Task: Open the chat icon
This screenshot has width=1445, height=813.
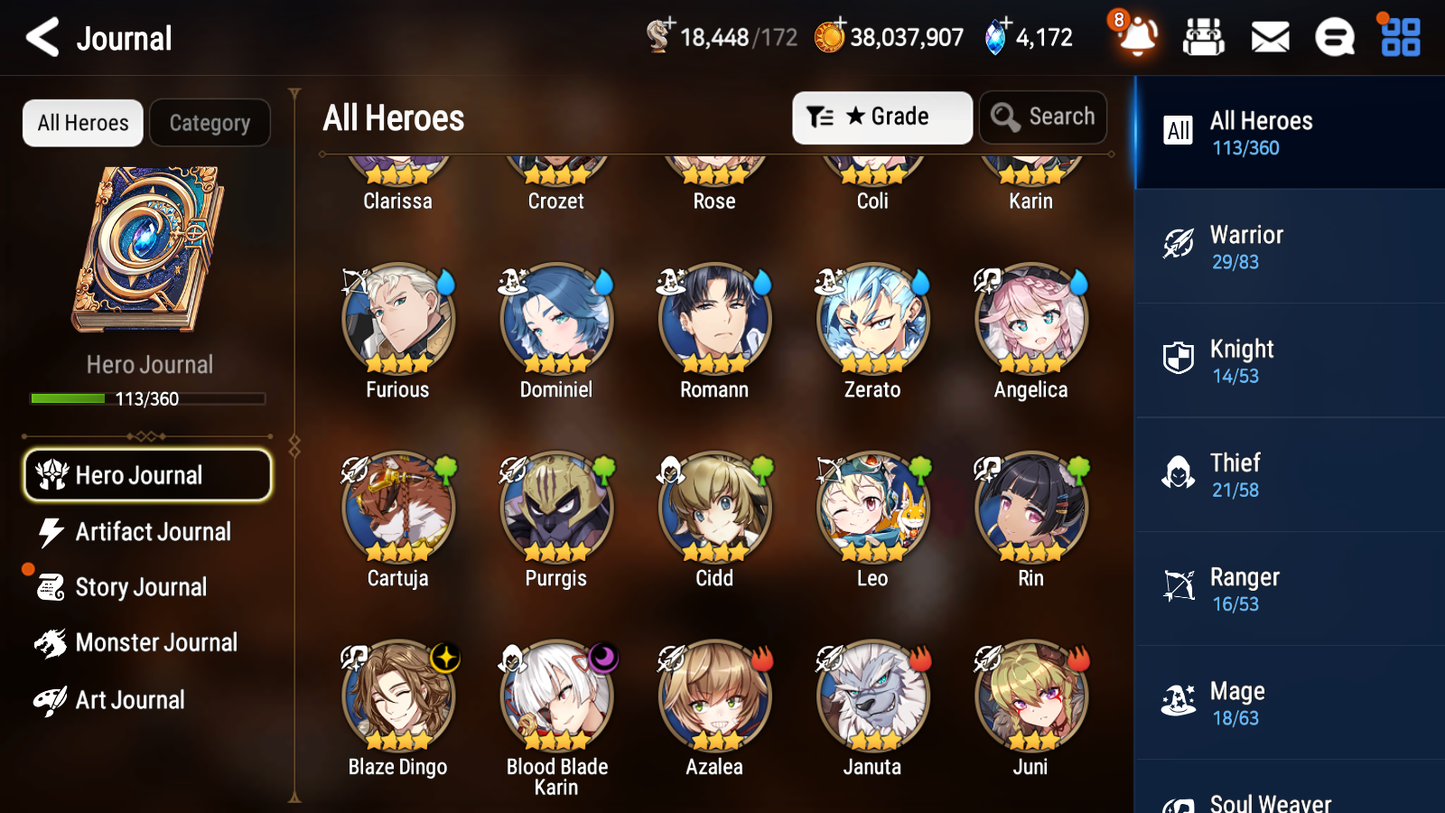Action: point(1334,36)
